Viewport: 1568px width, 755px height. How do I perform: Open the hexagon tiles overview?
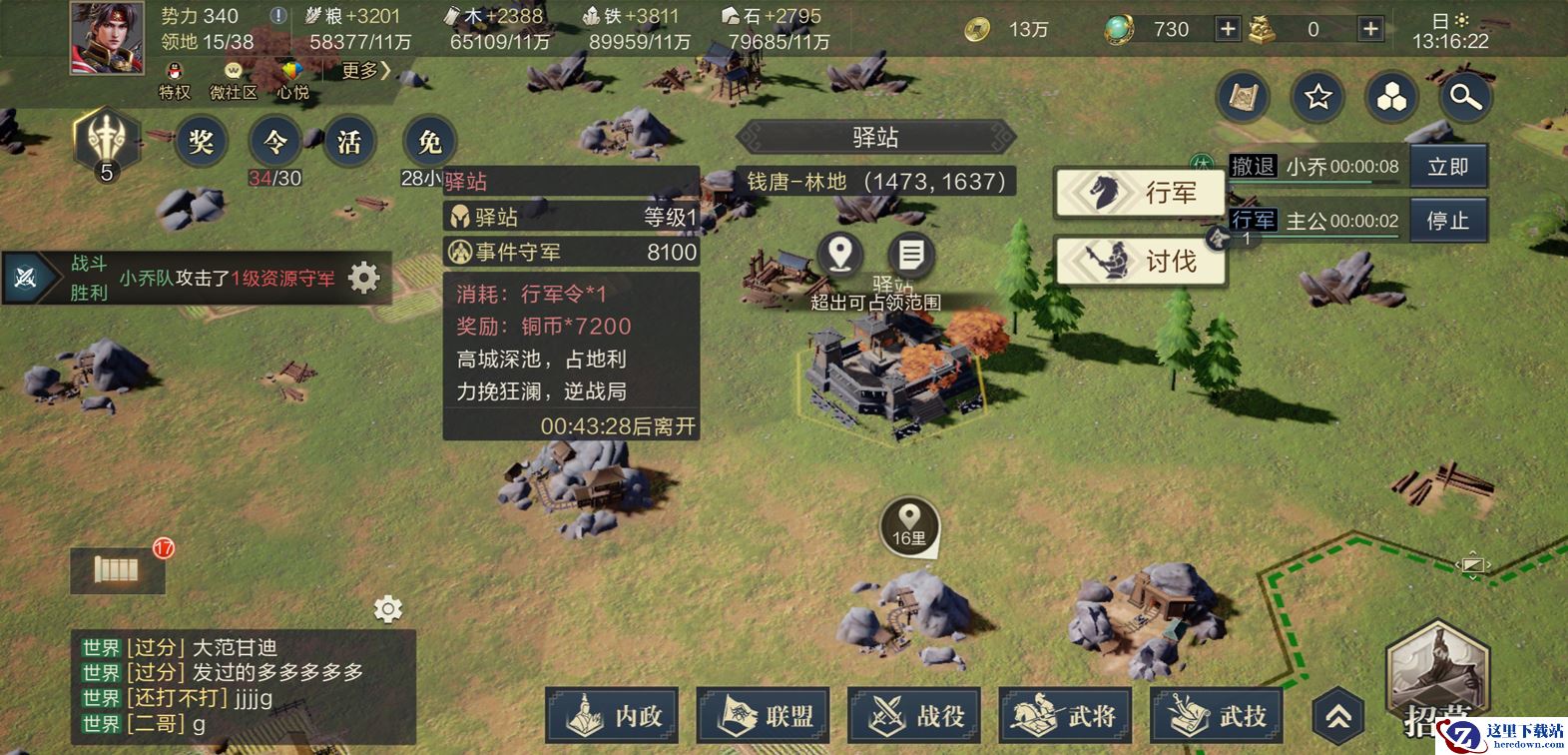pyautogui.click(x=1391, y=97)
